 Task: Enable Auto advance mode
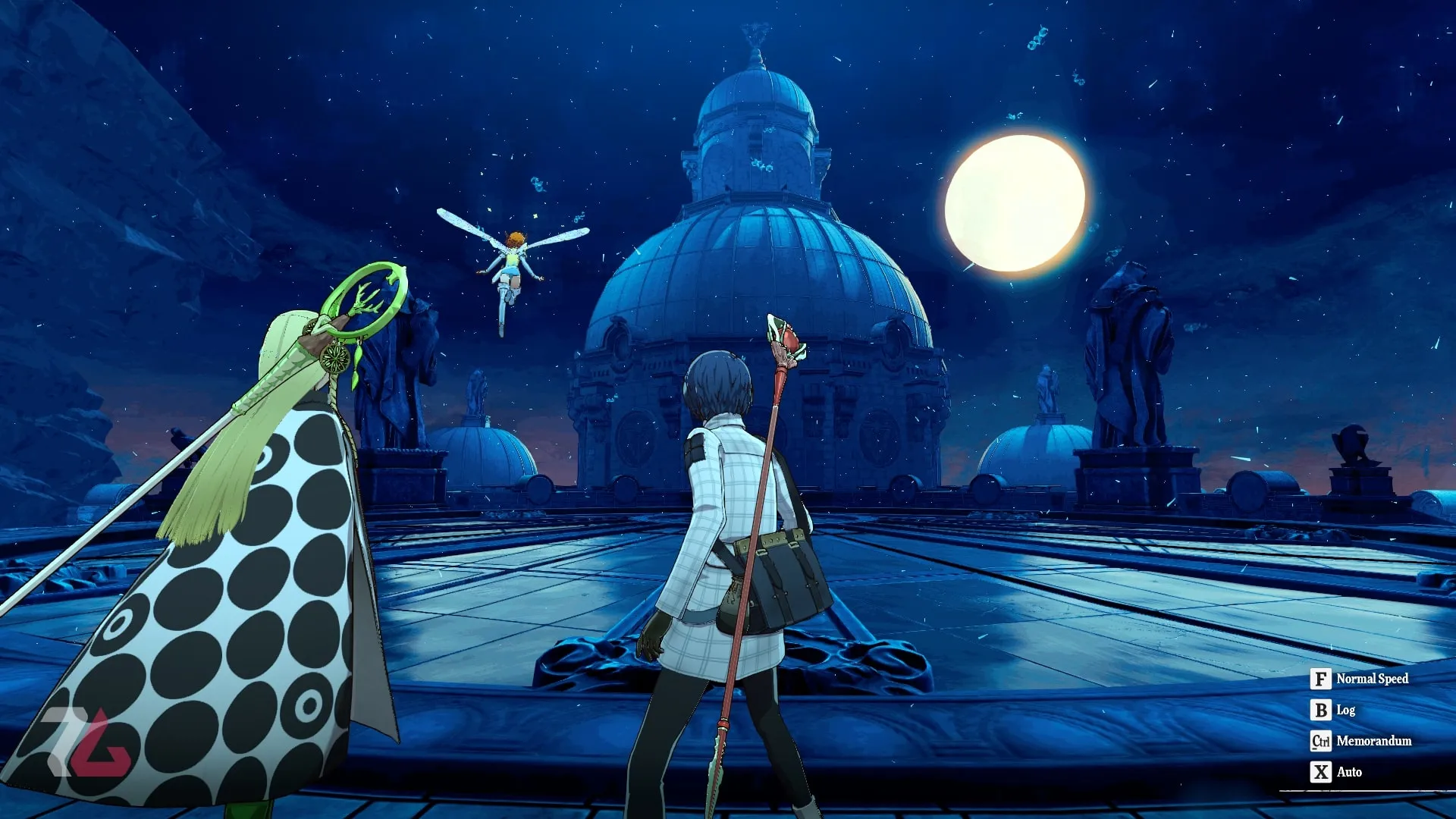tap(1336, 772)
